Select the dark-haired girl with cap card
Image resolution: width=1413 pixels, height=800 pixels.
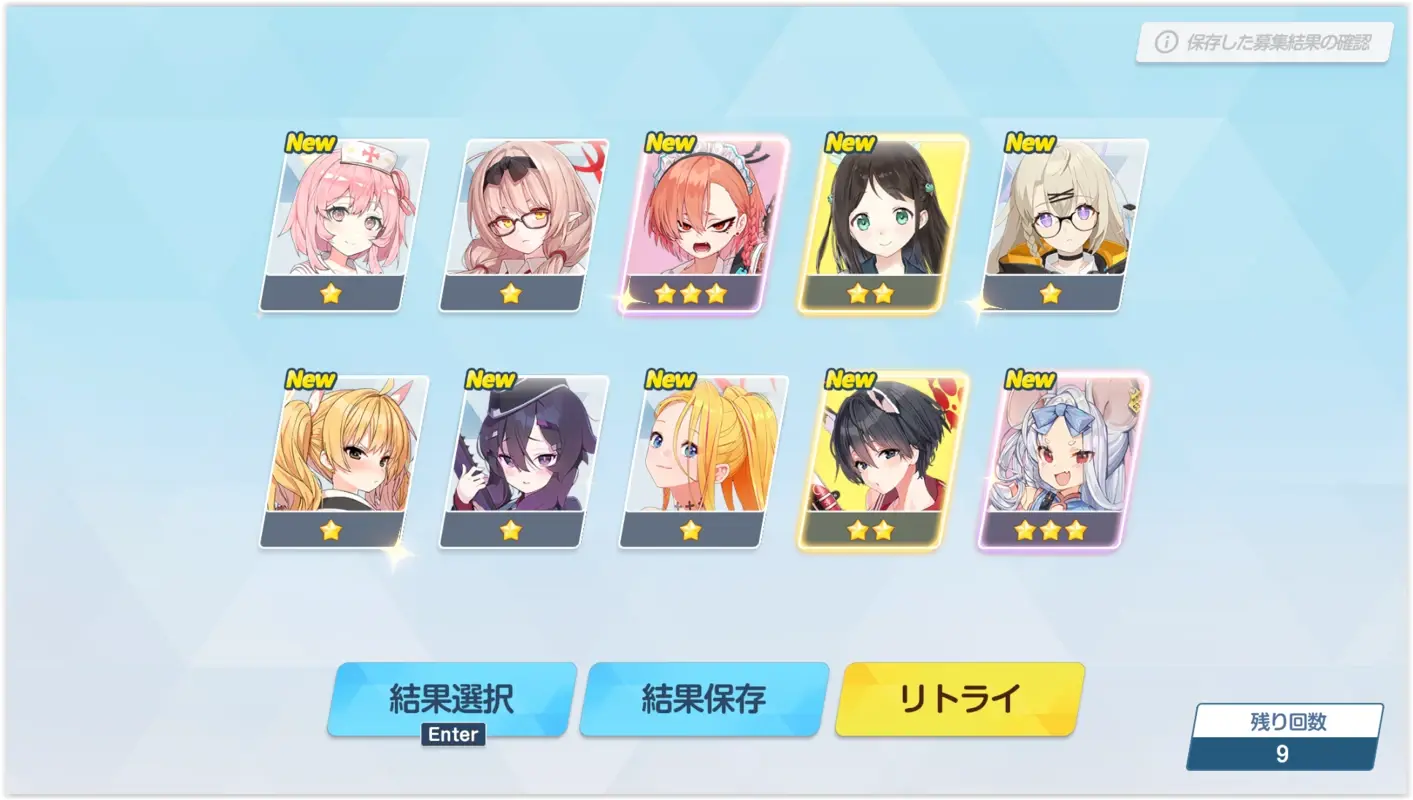511,458
